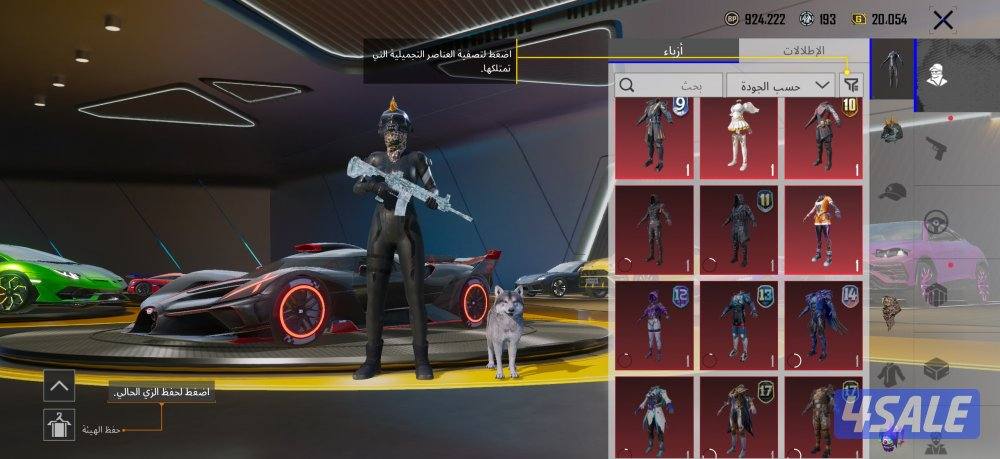Pick the purple outfit with level 12 badge
Viewport: 1000px width, 459px height.
pyautogui.click(x=654, y=321)
